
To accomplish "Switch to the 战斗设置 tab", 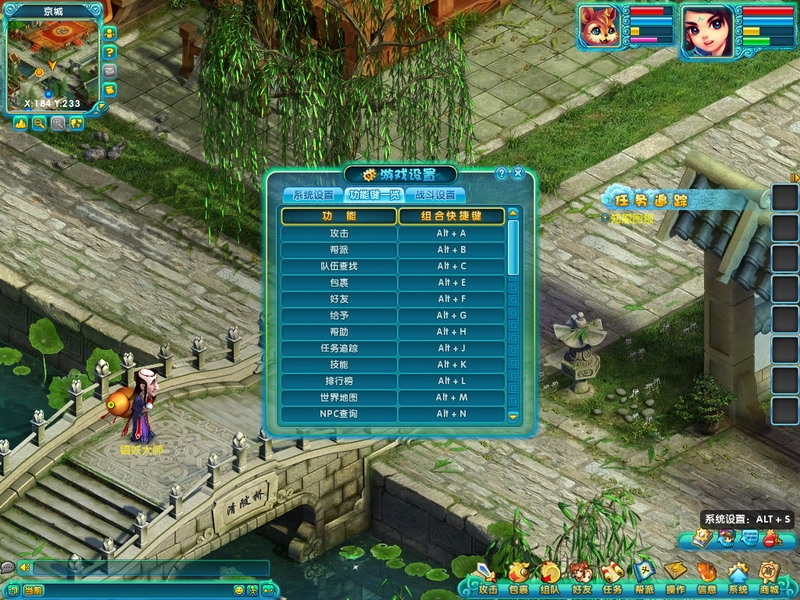I will (433, 195).
